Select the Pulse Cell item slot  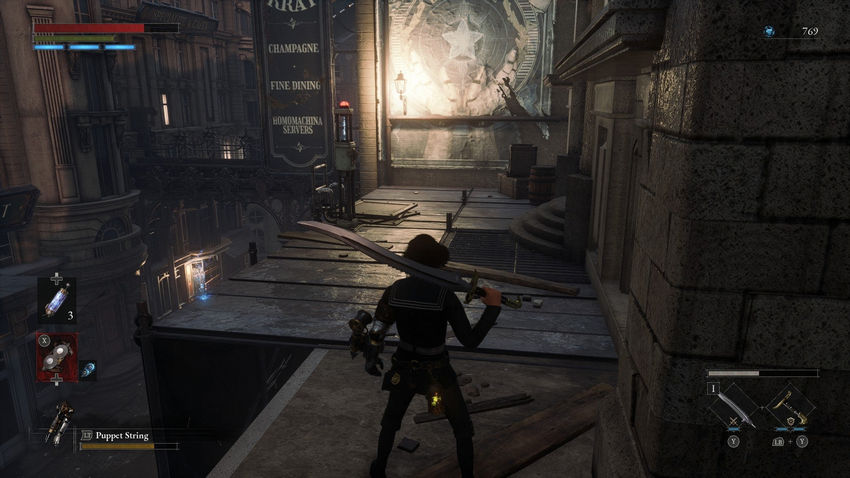pyautogui.click(x=55, y=298)
